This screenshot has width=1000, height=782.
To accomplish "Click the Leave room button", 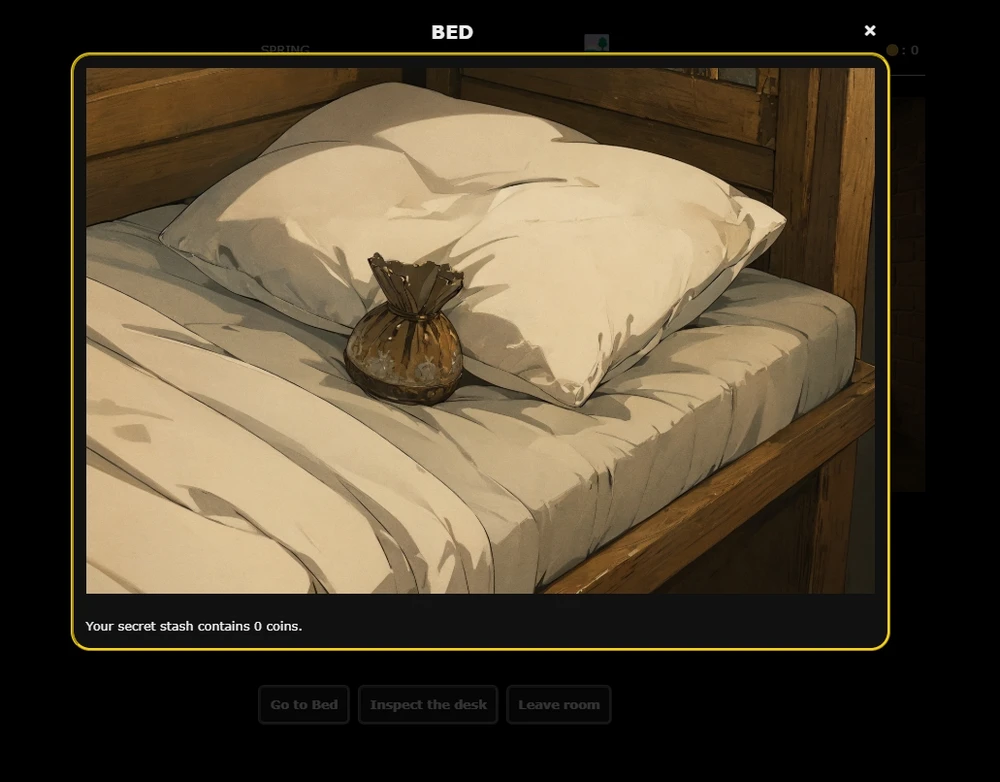I will click(x=558, y=704).
